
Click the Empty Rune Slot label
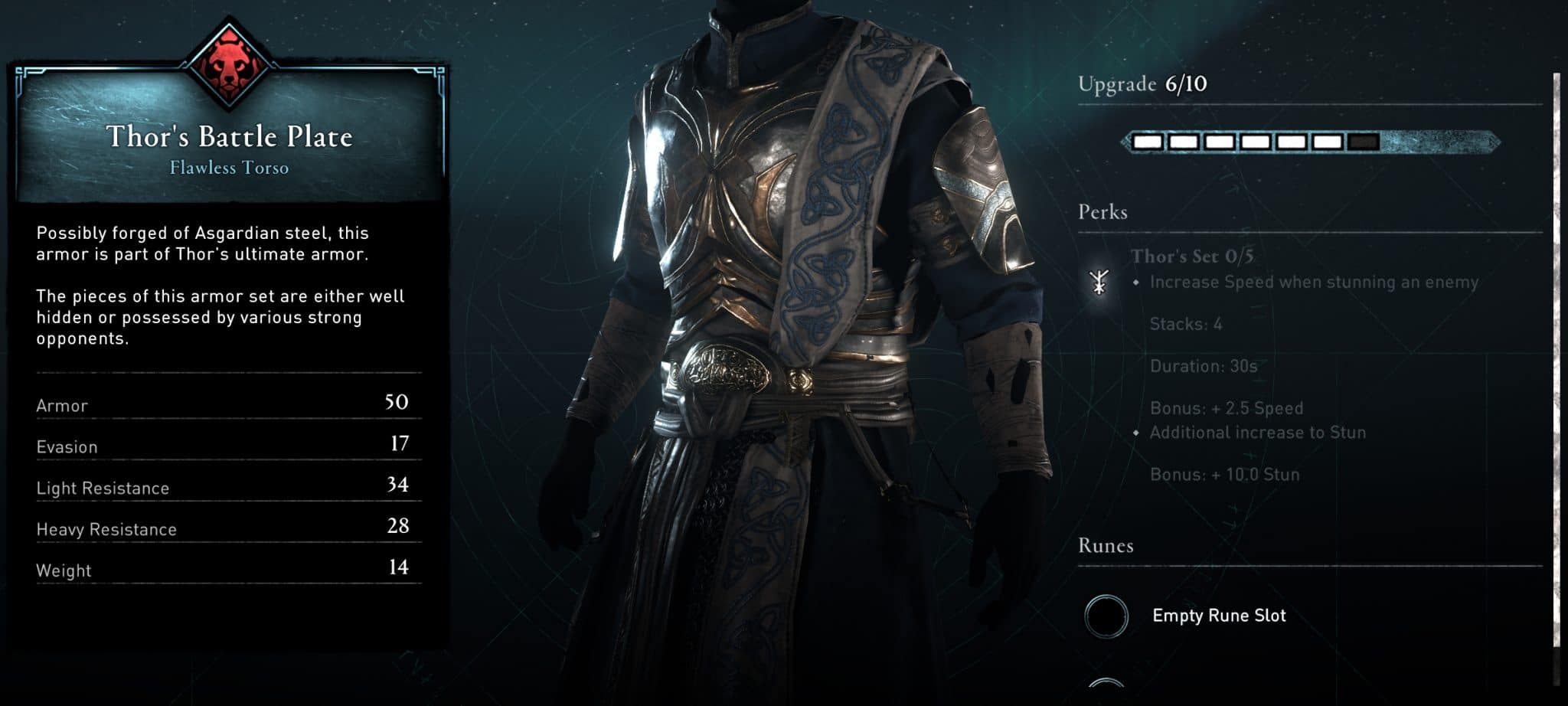[1220, 615]
